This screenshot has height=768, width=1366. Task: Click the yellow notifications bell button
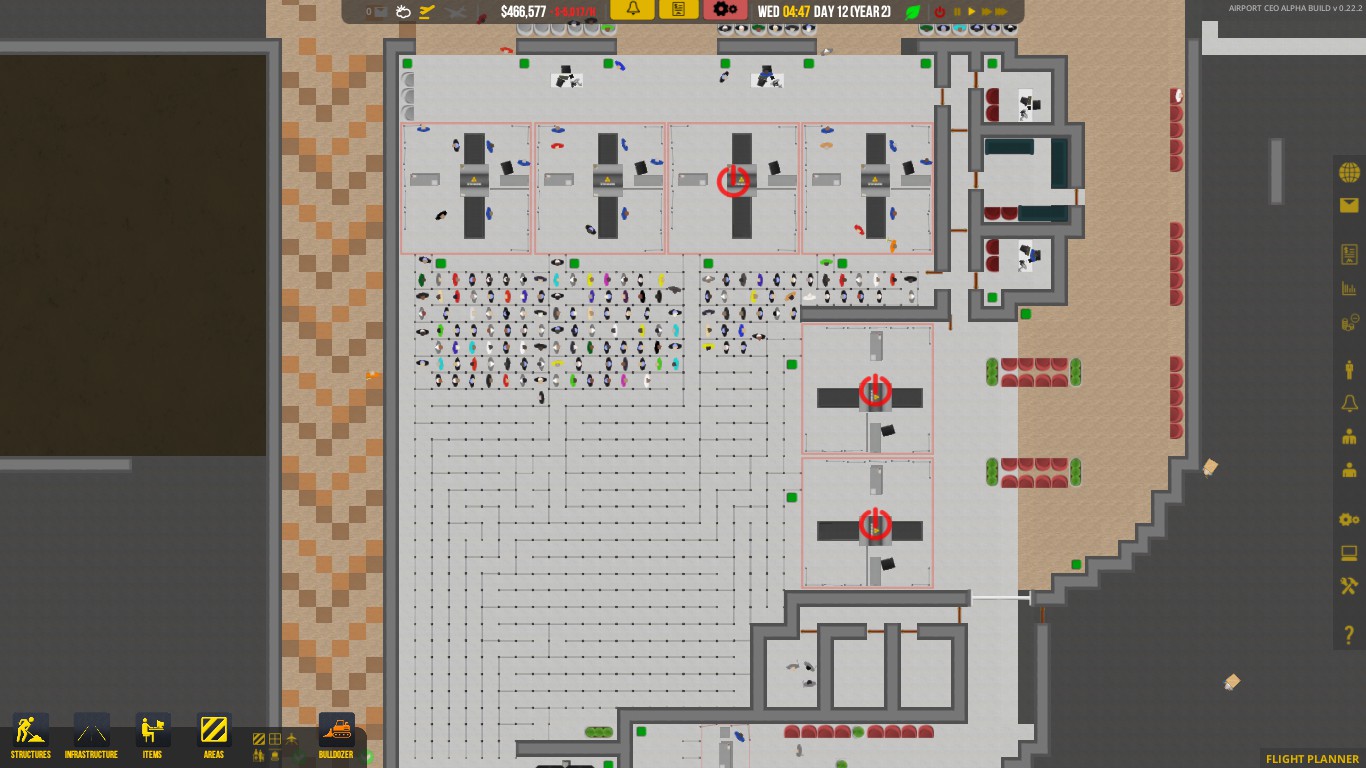(631, 9)
